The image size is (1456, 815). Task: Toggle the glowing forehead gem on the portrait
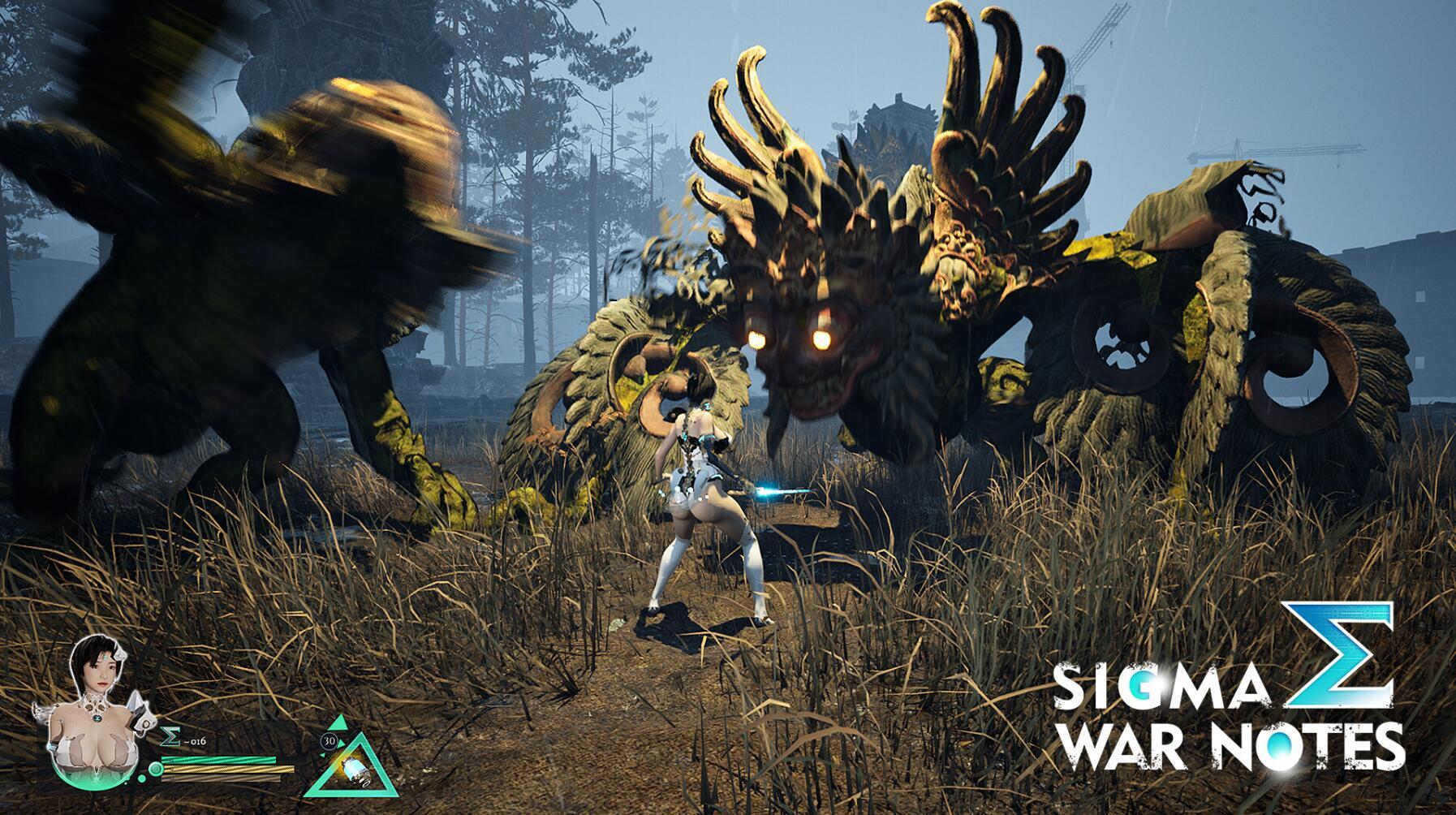(x=105, y=657)
